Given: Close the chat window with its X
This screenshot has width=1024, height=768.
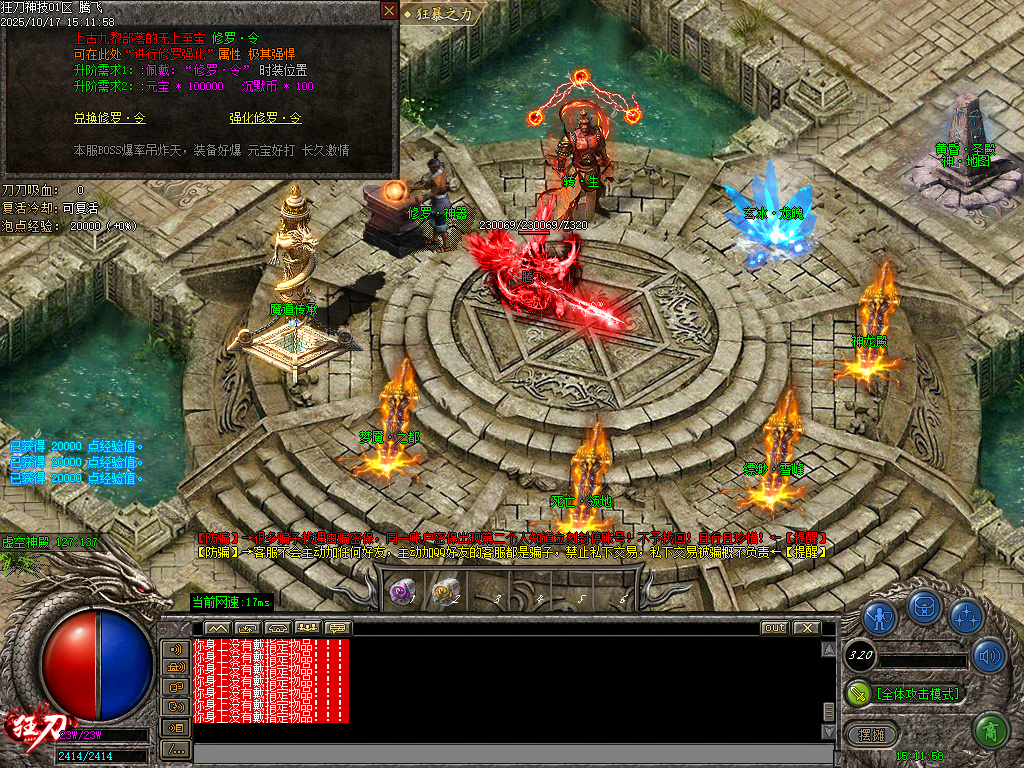Looking at the screenshot, I should 806,628.
